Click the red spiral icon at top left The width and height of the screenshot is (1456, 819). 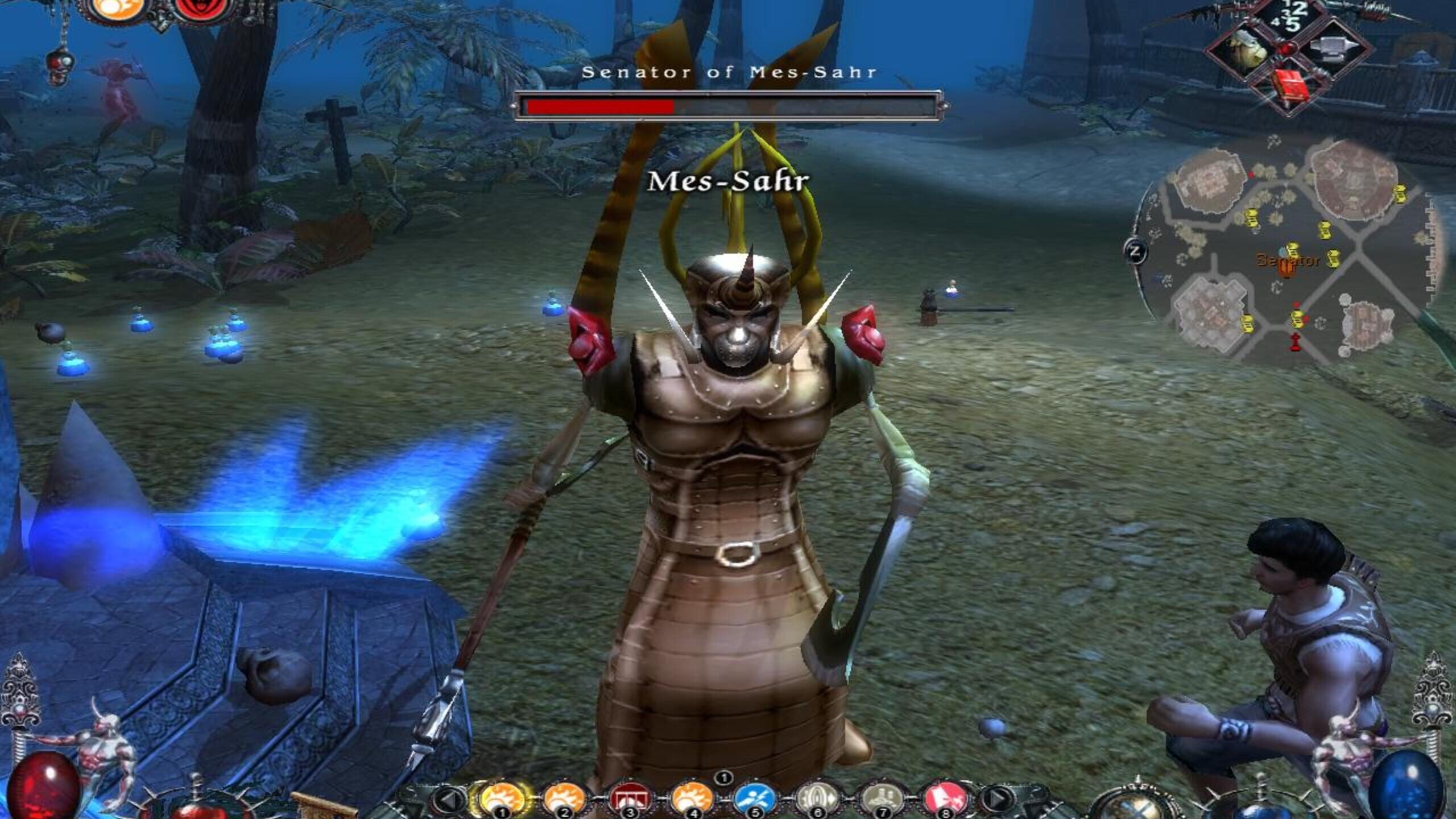(202, 9)
